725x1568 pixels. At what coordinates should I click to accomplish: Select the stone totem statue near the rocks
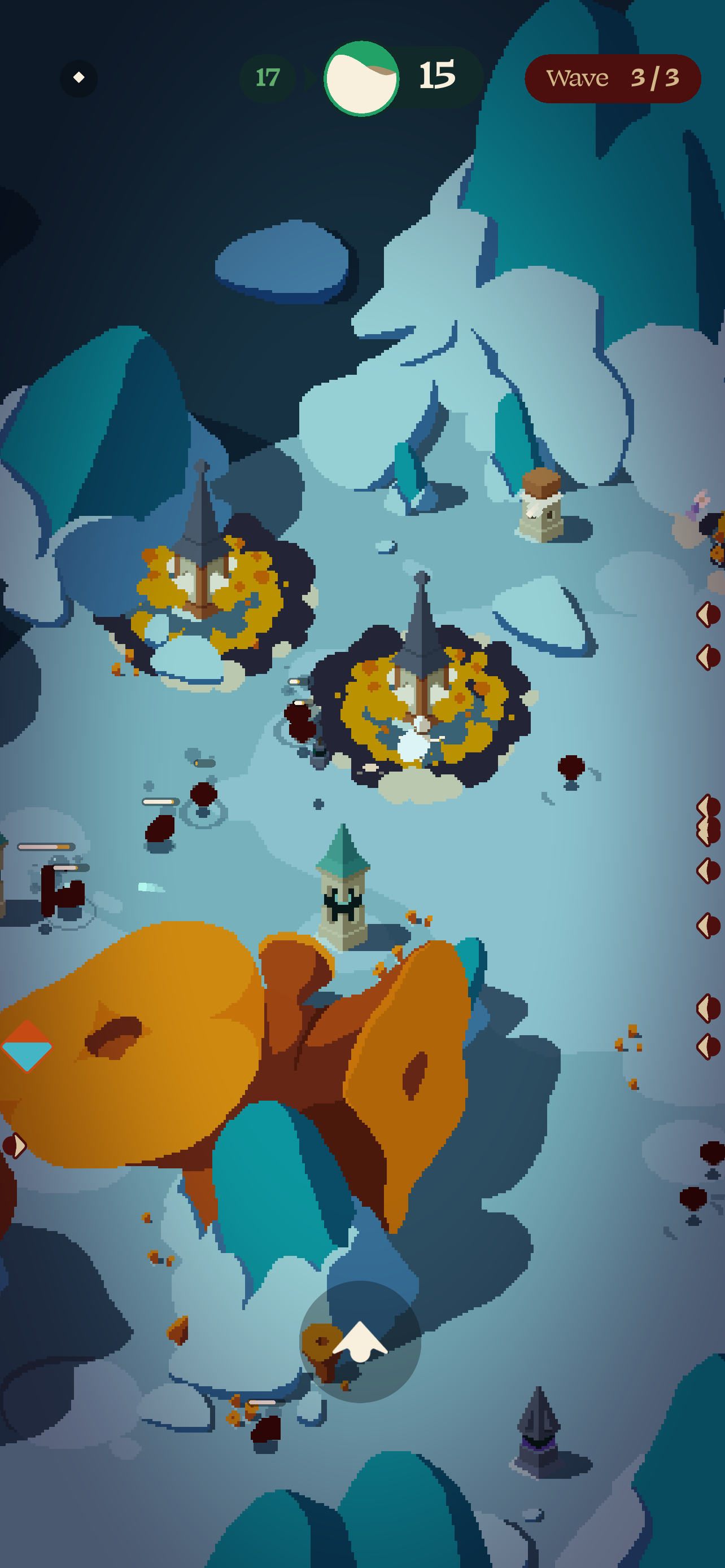[x=539, y=514]
